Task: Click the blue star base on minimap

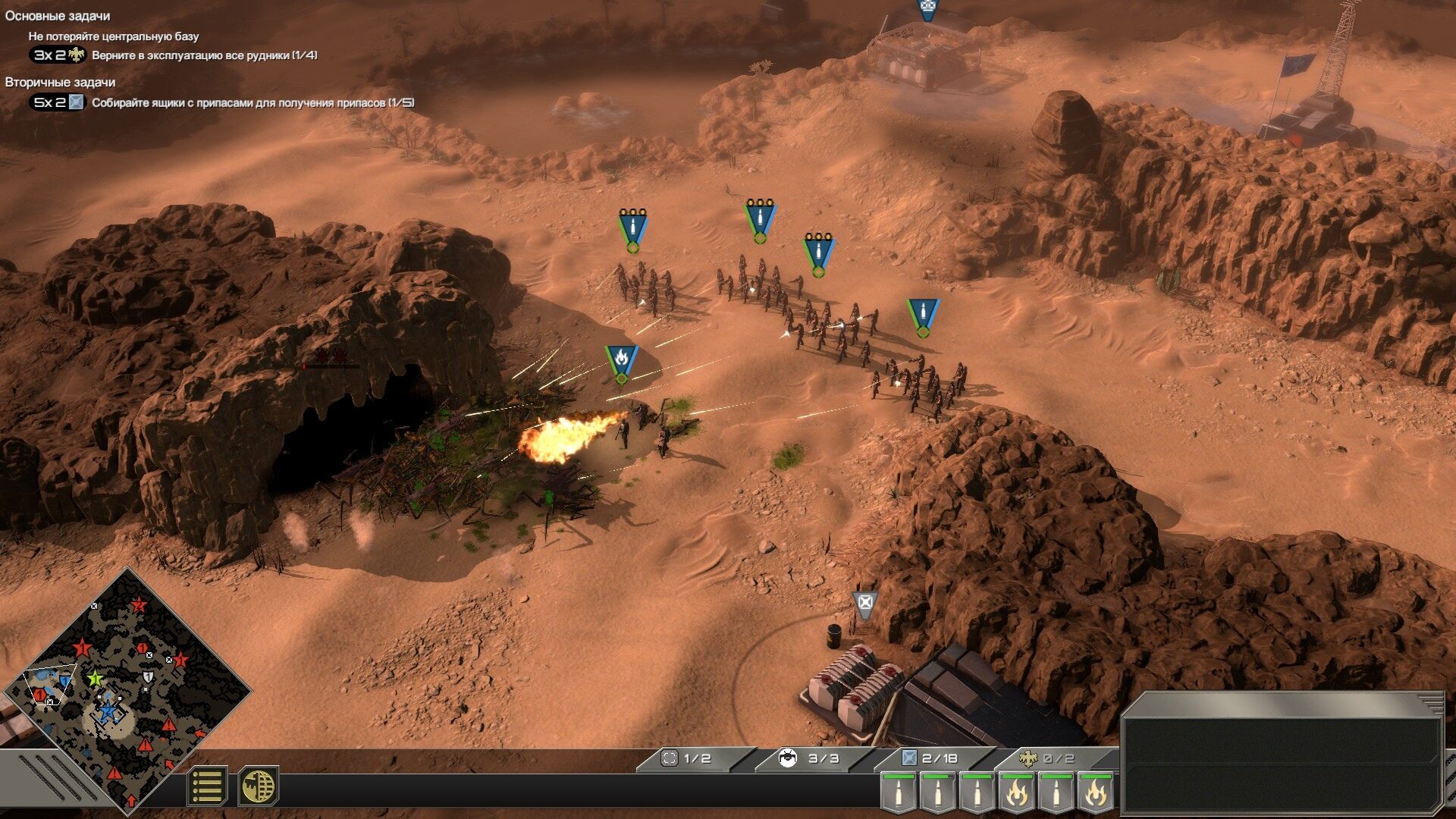Action: coord(108,711)
